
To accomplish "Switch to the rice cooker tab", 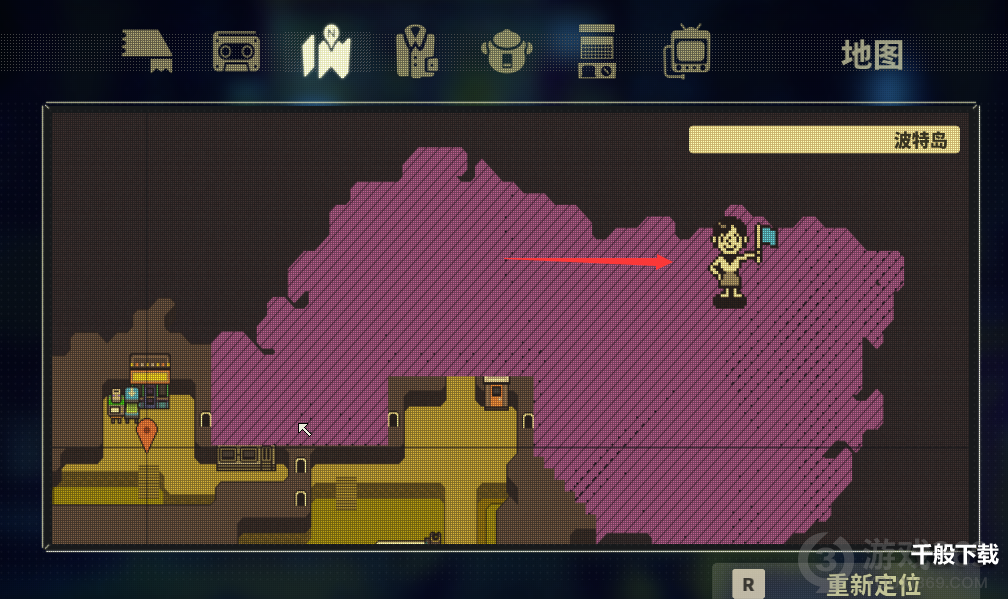I will [506, 52].
